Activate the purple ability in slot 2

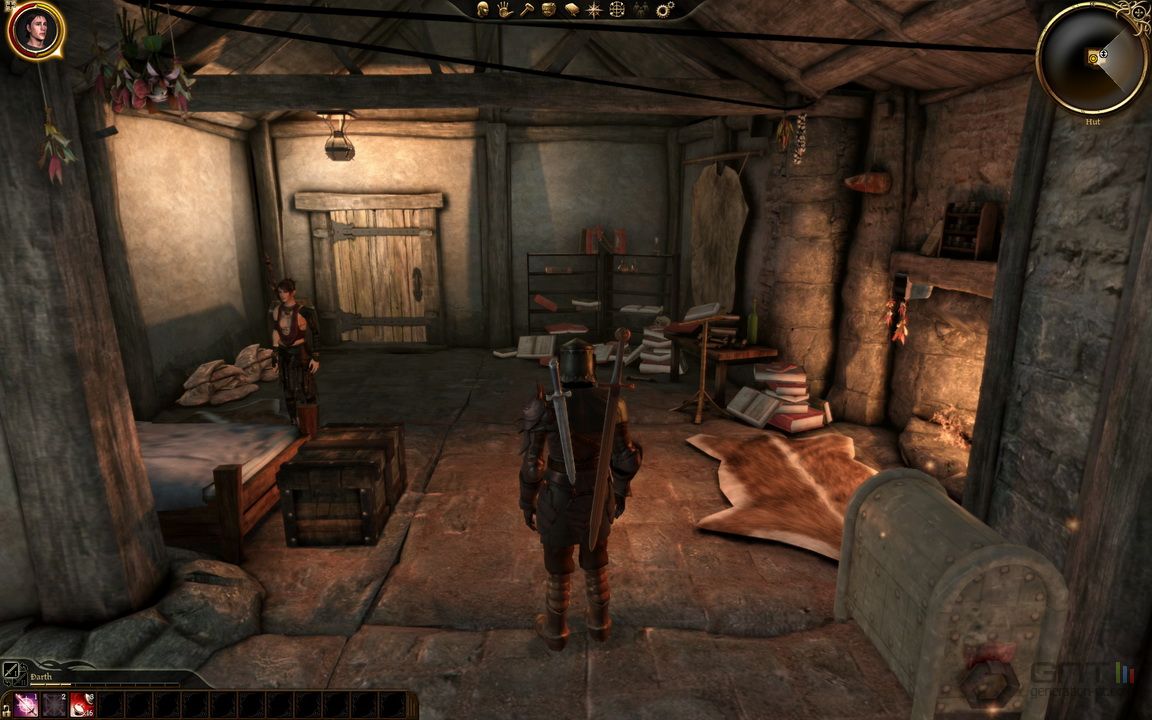click(x=55, y=705)
